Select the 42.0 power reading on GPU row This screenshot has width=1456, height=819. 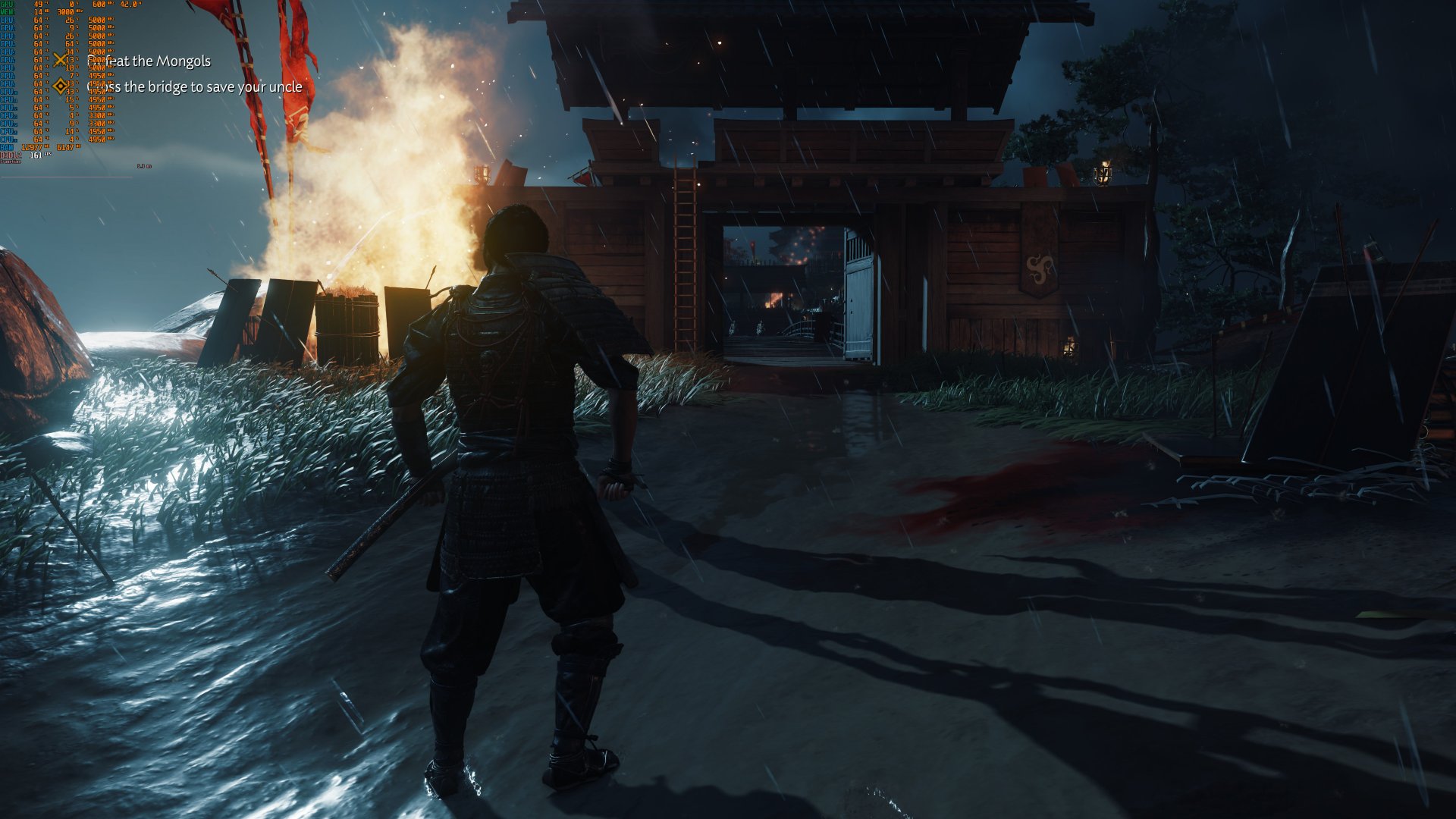[x=129, y=5]
